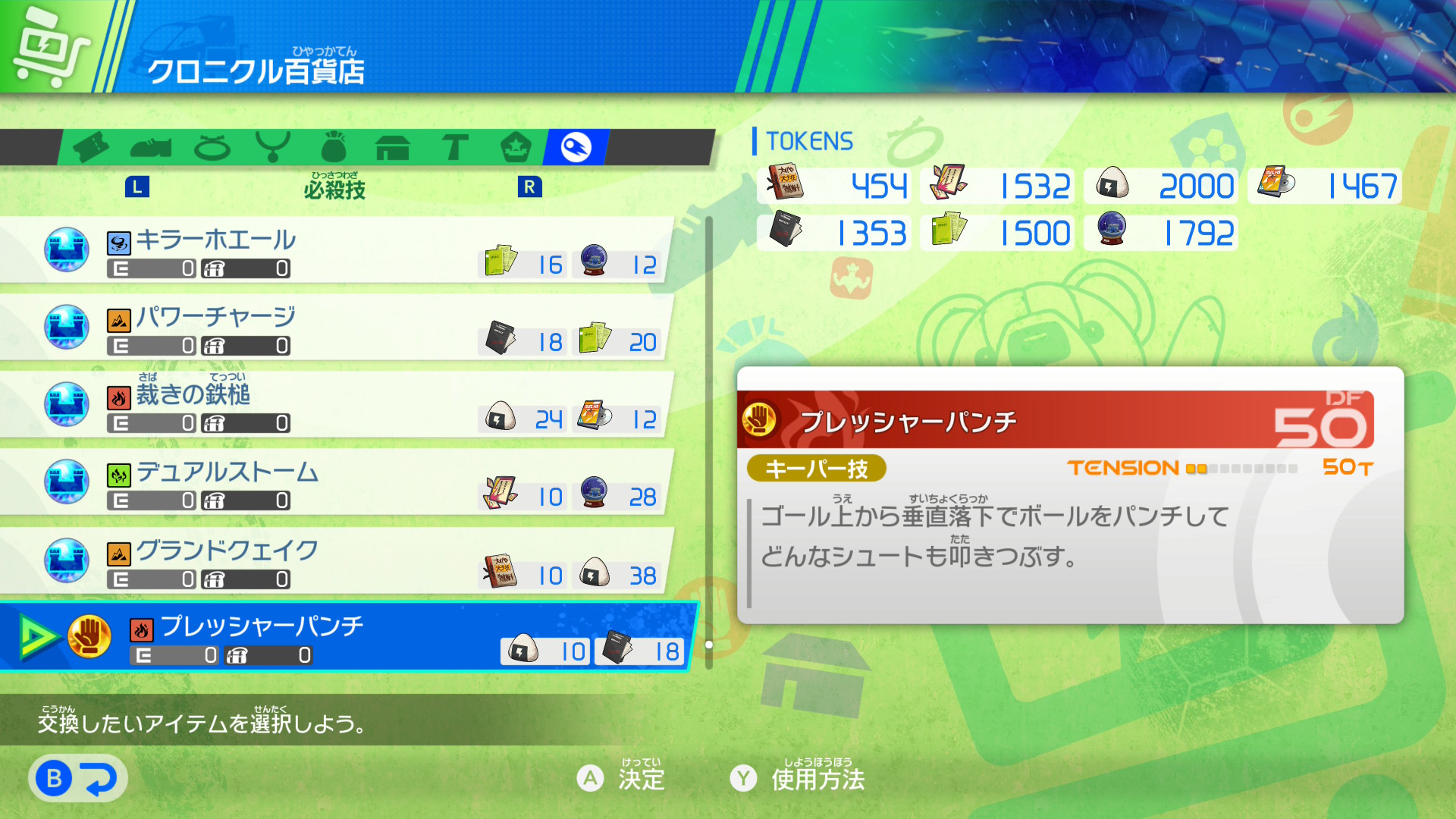
Task: Select グランドクエイク in the shop list
Action: [334, 561]
